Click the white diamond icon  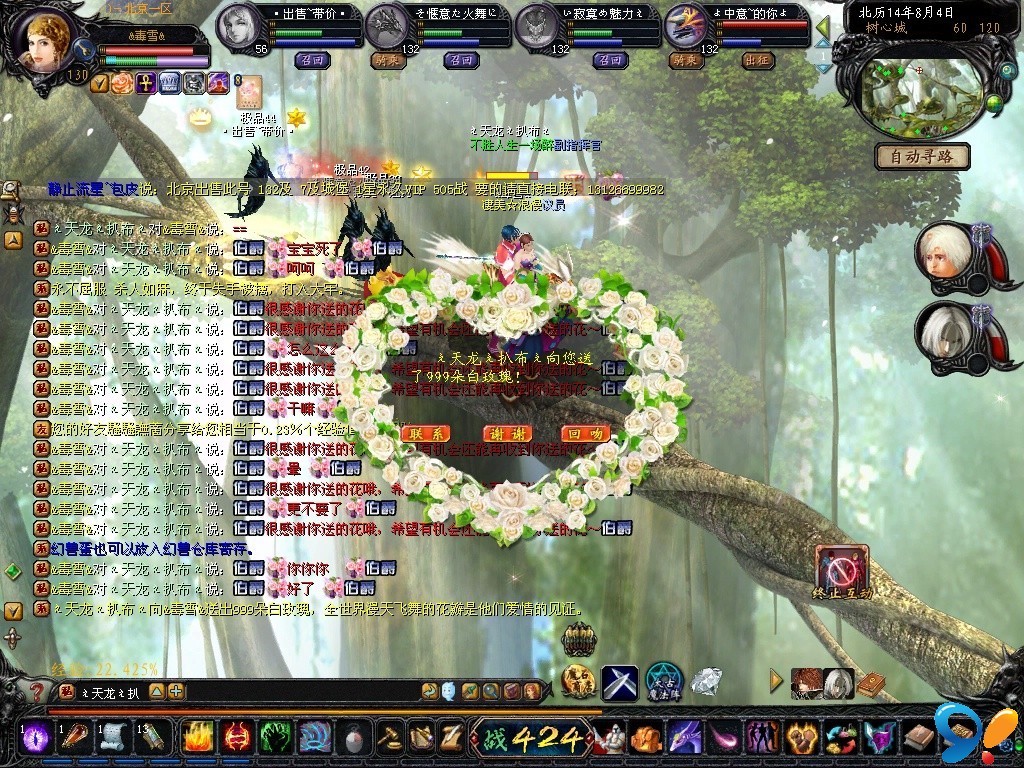coord(707,681)
